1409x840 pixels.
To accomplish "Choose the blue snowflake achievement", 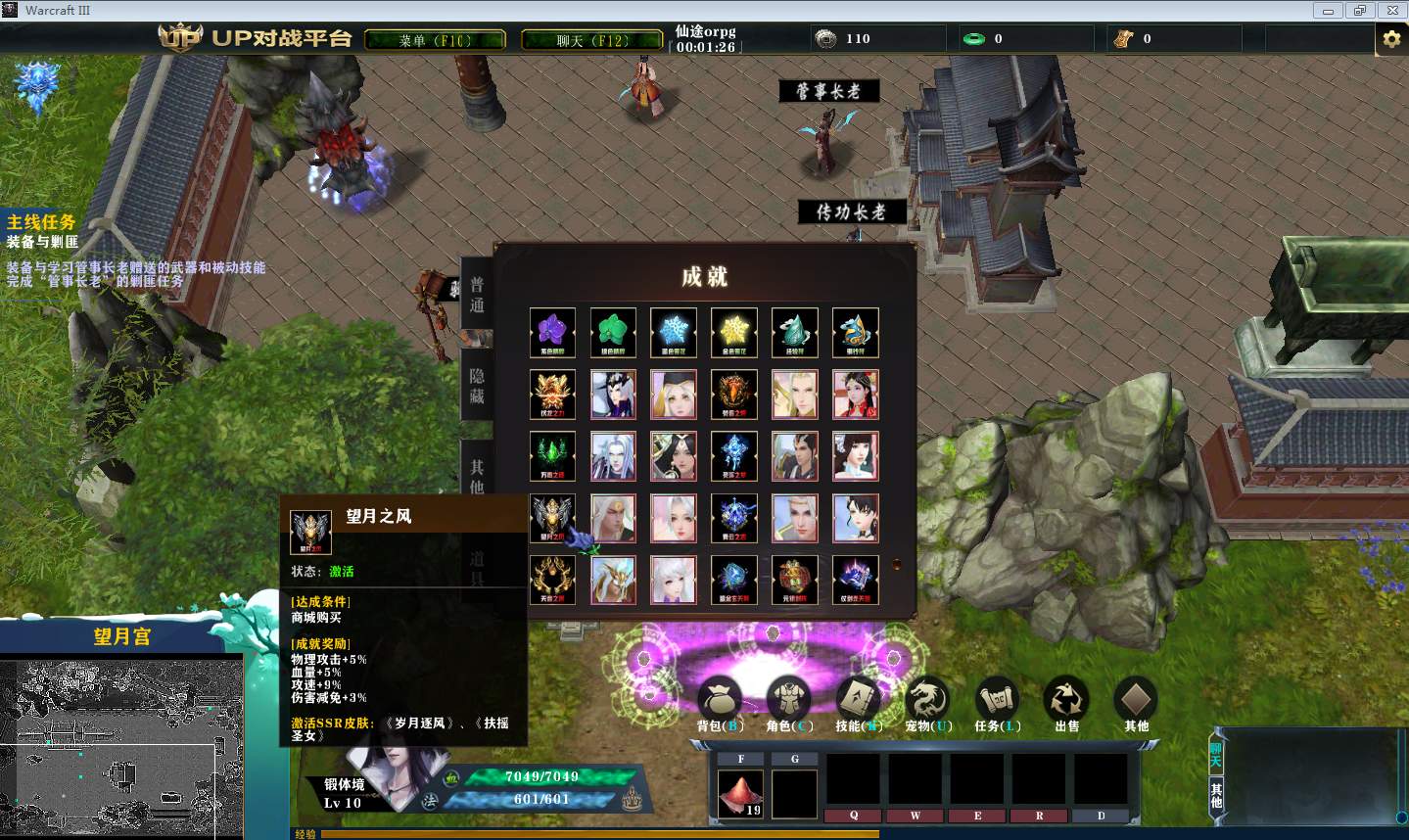I will click(674, 333).
